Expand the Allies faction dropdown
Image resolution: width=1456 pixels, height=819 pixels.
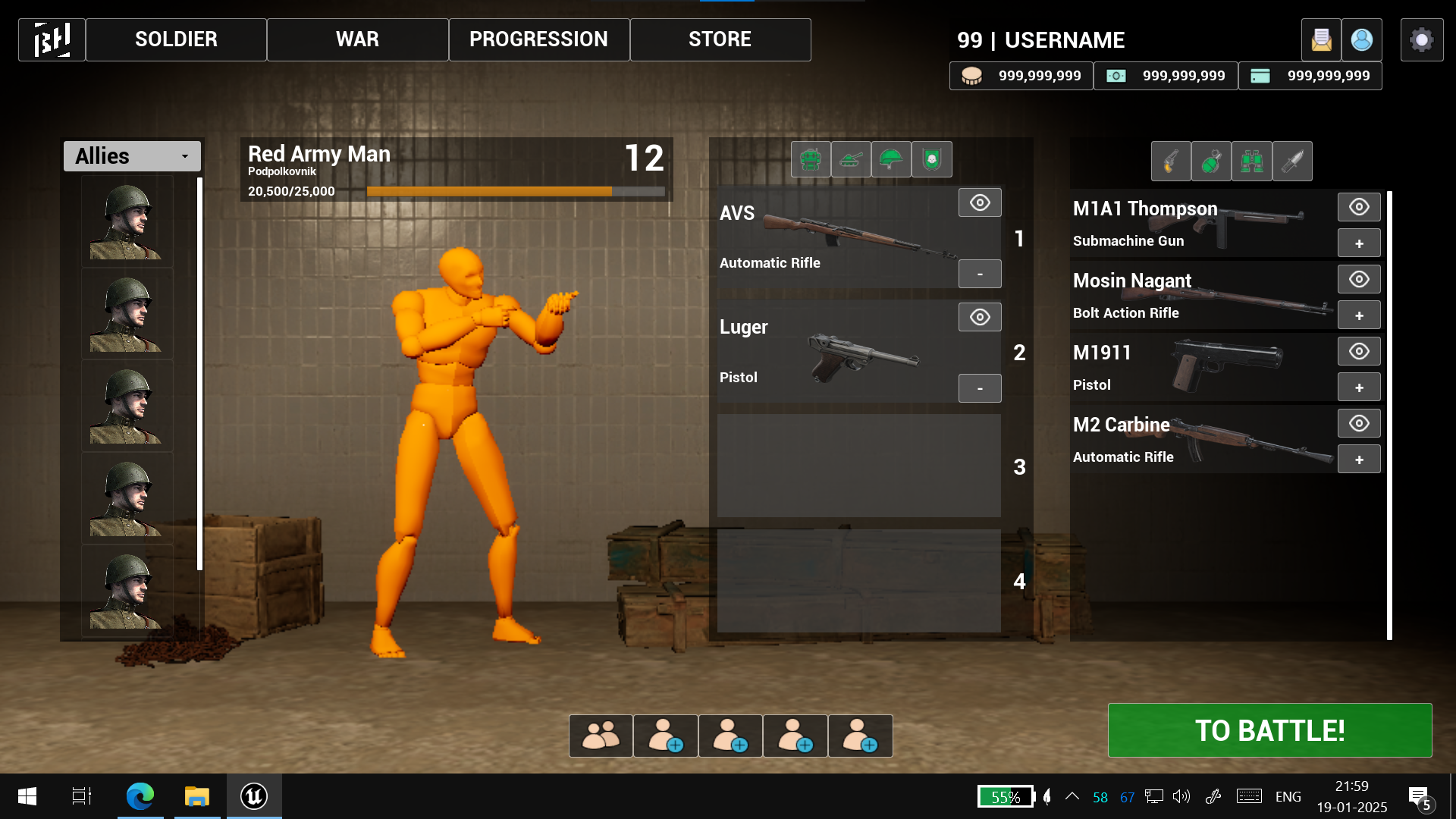132,156
